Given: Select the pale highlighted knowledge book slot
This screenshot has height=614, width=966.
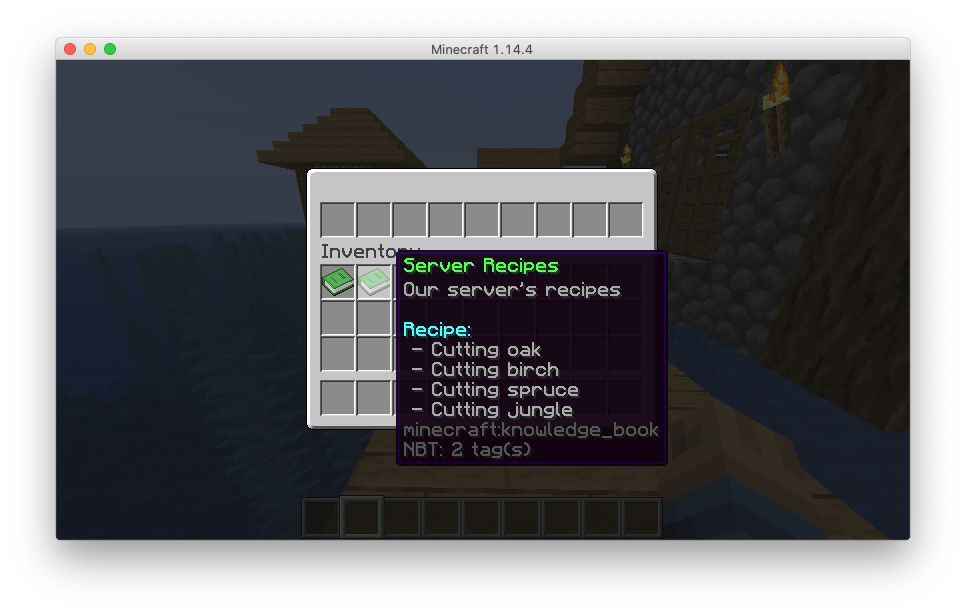Looking at the screenshot, I should point(374,282).
